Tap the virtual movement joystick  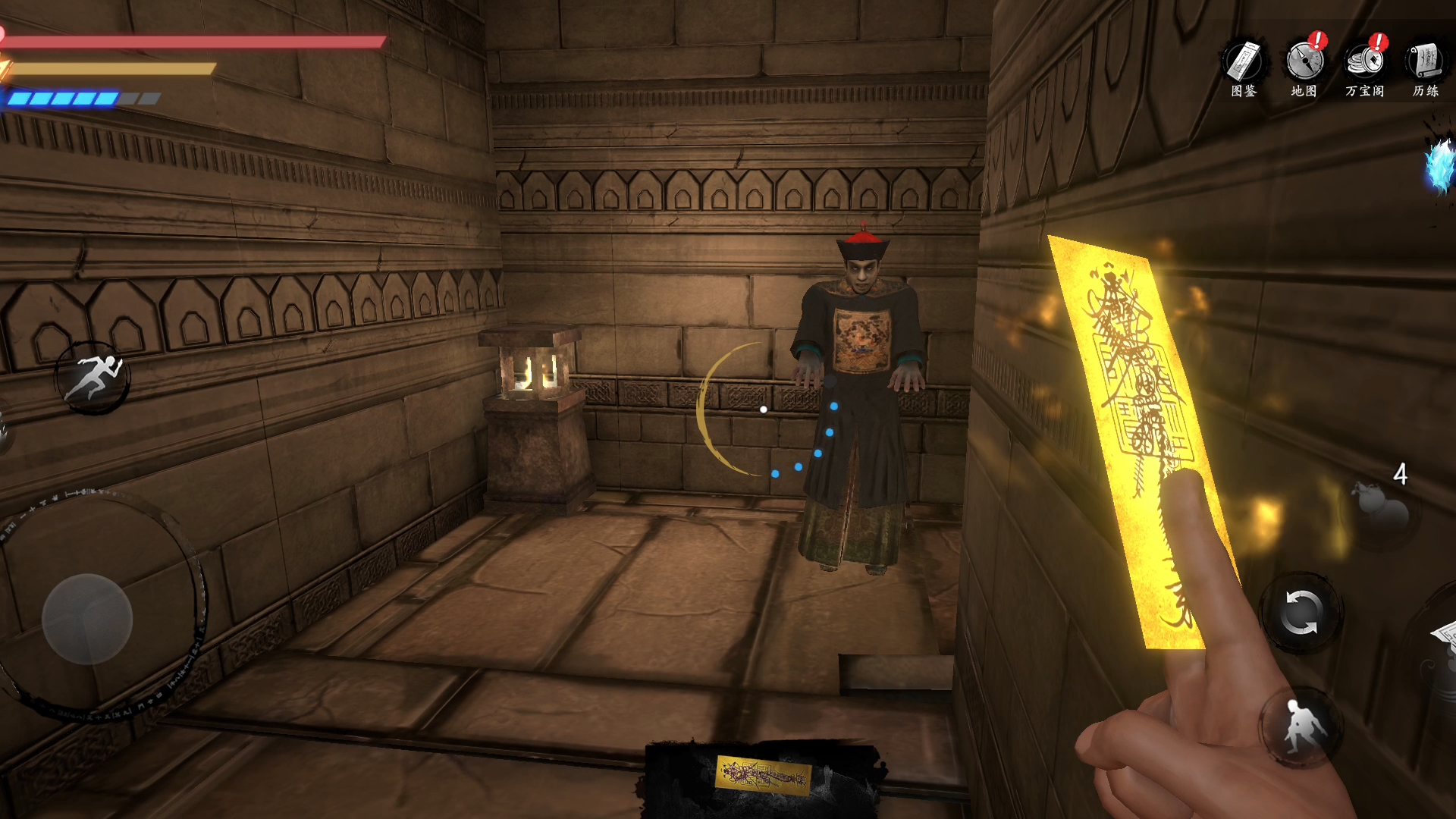(x=87, y=618)
